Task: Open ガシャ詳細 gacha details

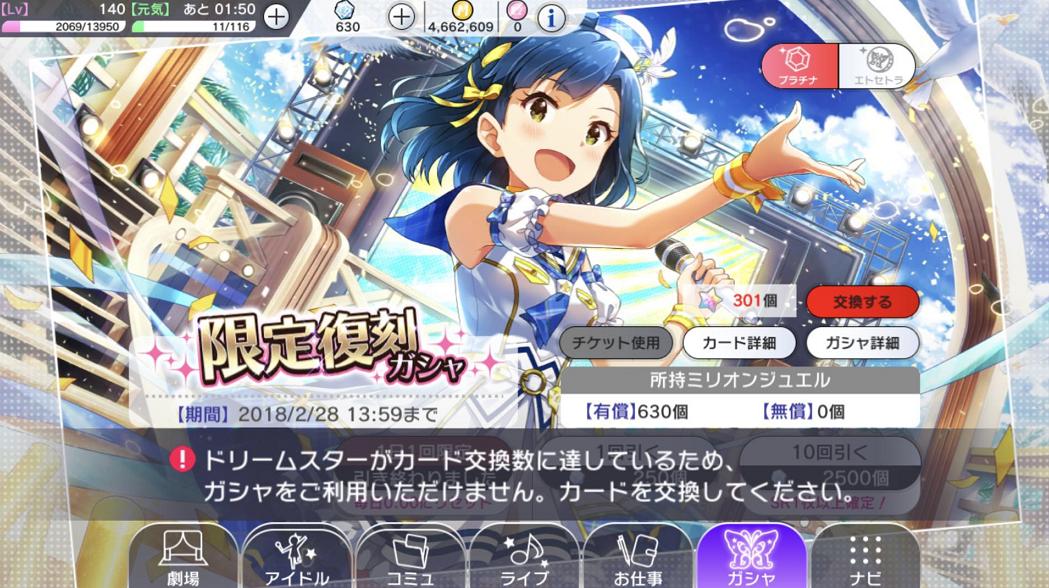Action: [x=862, y=342]
